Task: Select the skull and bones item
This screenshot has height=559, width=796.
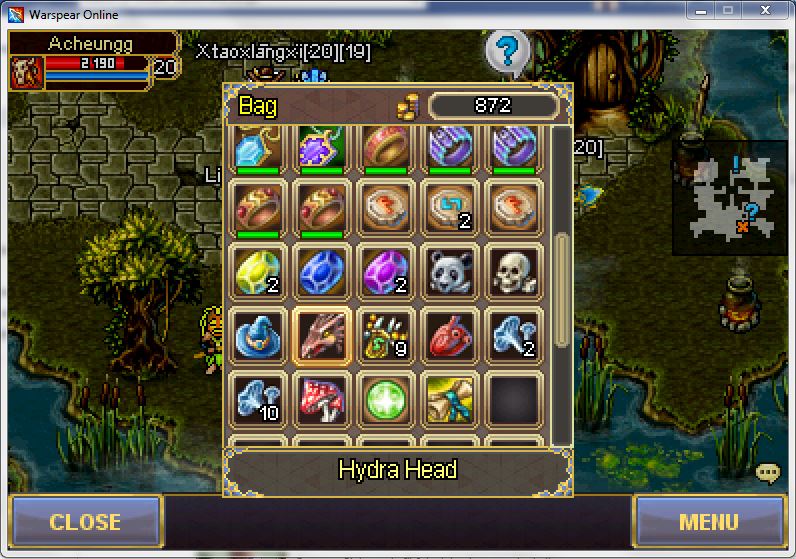Action: point(513,272)
